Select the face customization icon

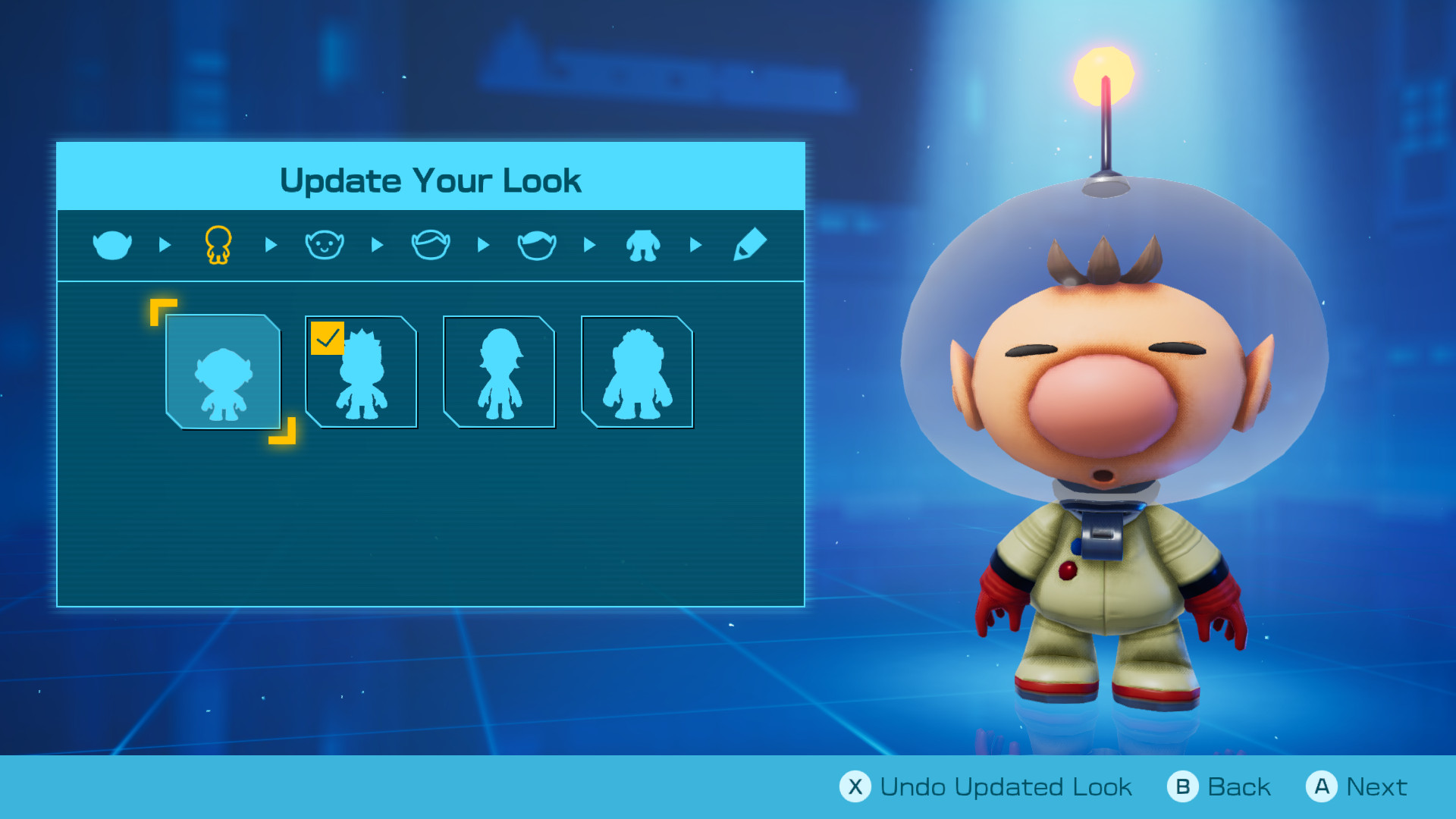(x=324, y=244)
